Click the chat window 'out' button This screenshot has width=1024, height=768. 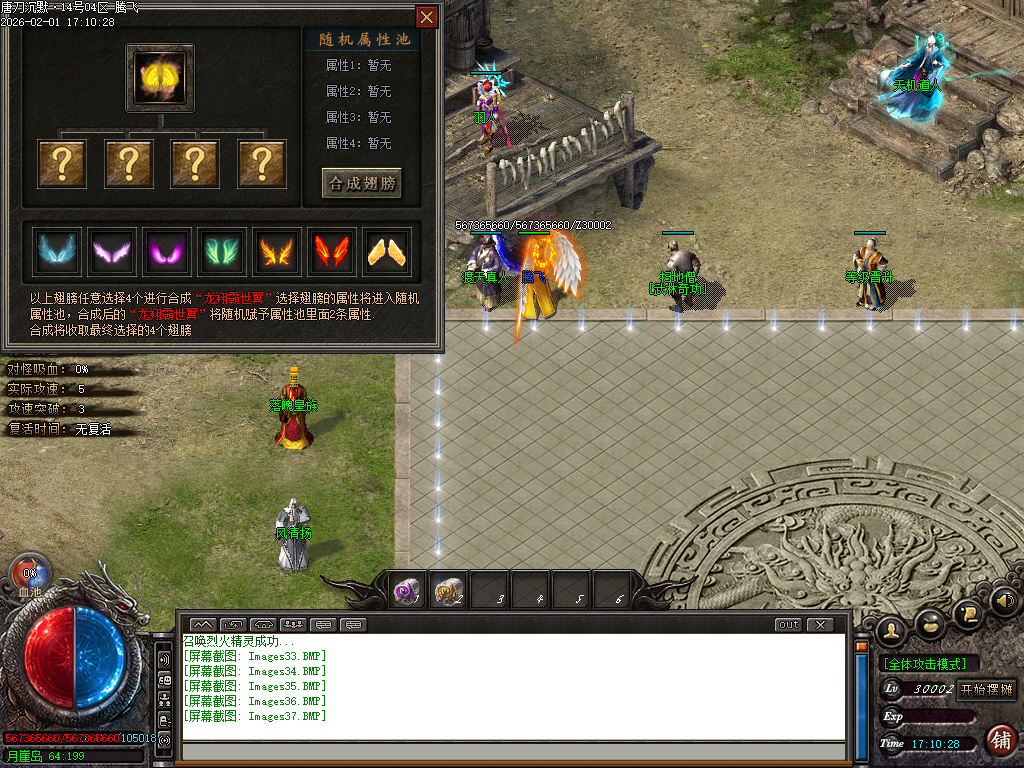(789, 625)
